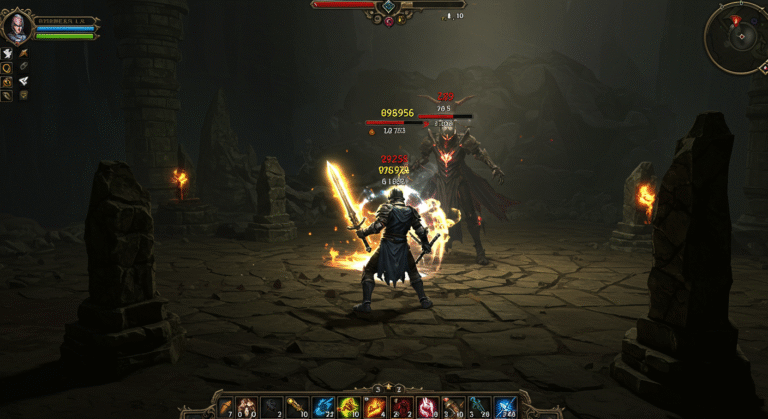Click the gold ring icon under the portrait
Screen dimensions: 768x419
(8, 67)
